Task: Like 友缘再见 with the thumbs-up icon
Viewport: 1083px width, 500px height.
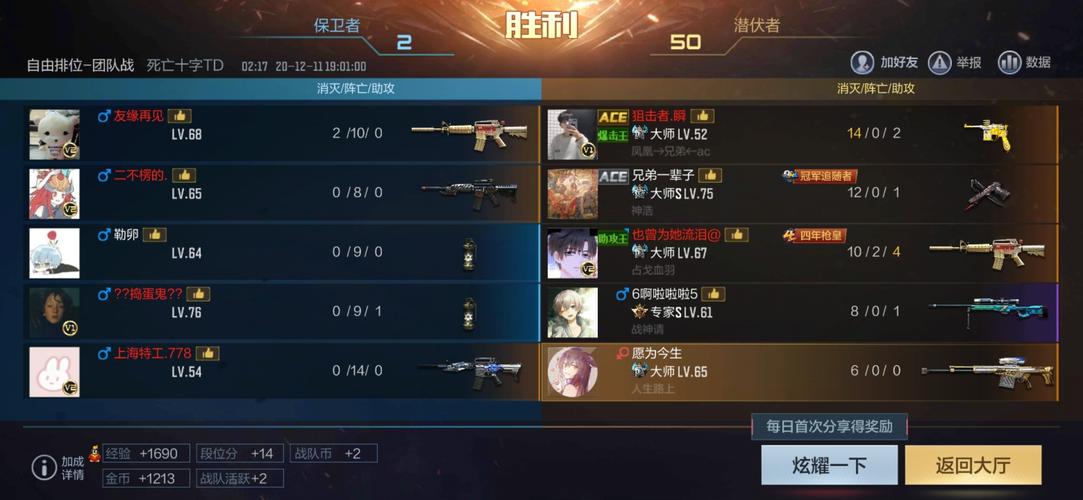Action: click(179, 116)
